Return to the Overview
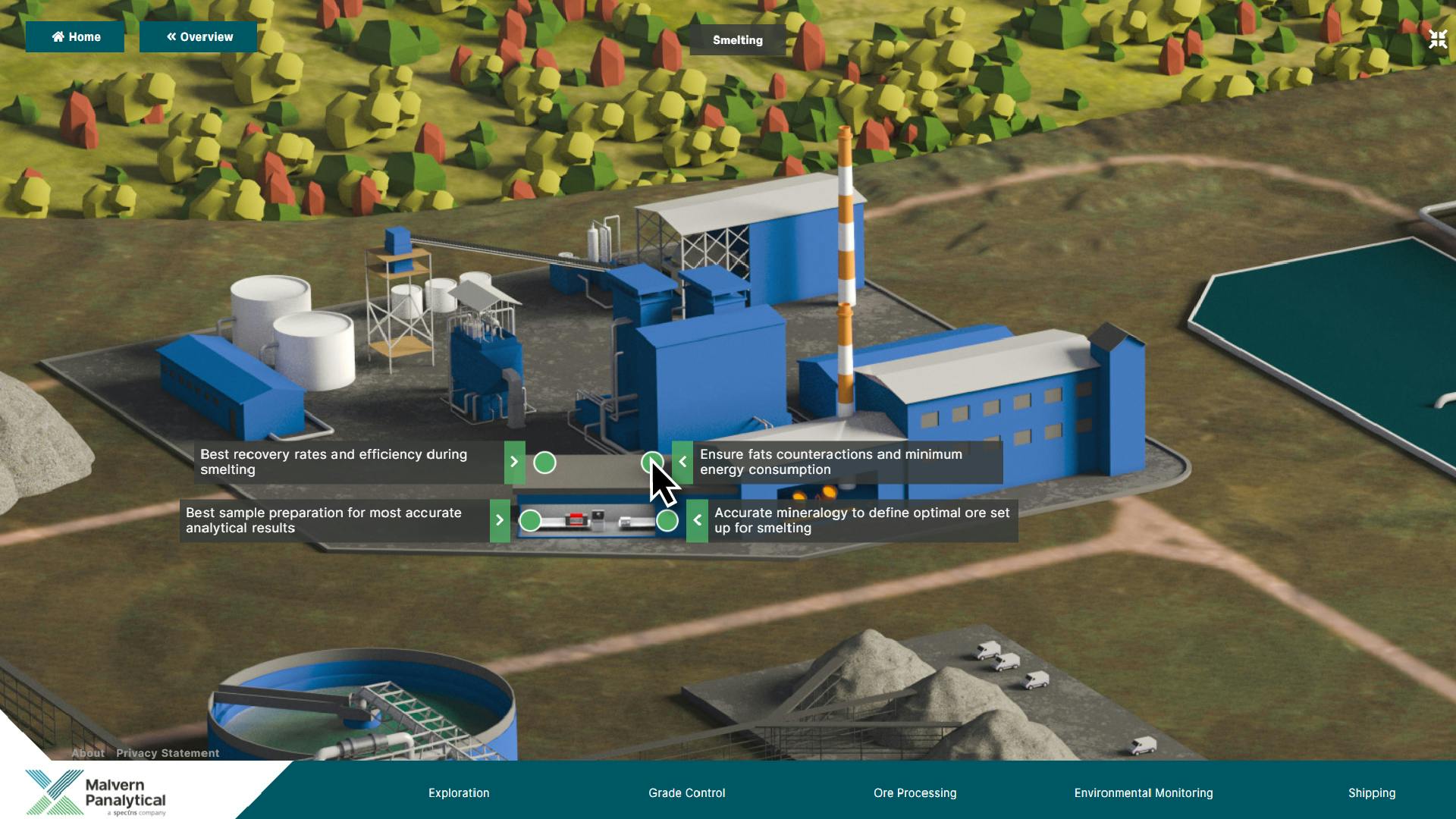This screenshot has height=819, width=1456. coord(199,37)
